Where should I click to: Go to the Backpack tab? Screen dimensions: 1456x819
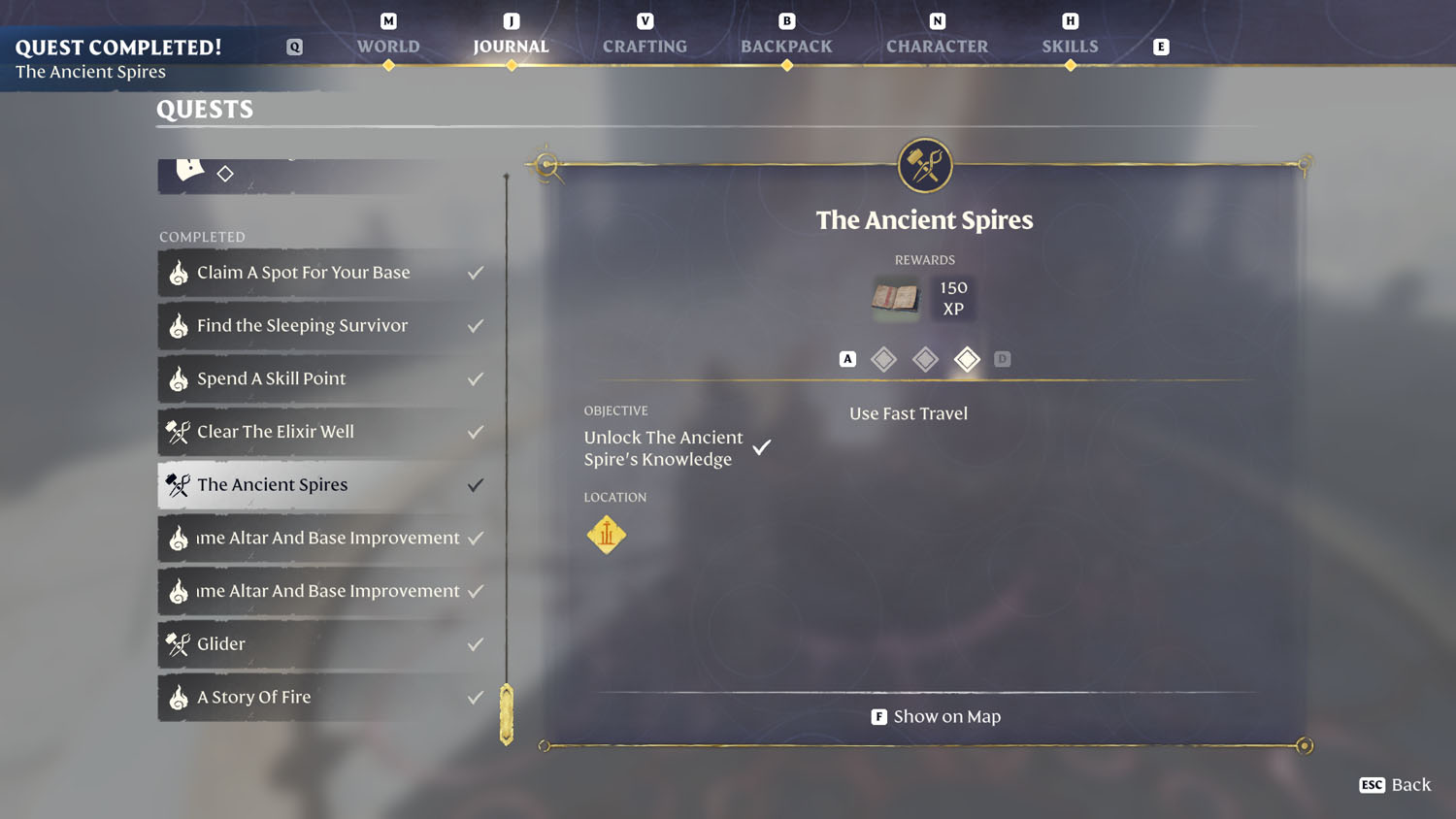786,46
